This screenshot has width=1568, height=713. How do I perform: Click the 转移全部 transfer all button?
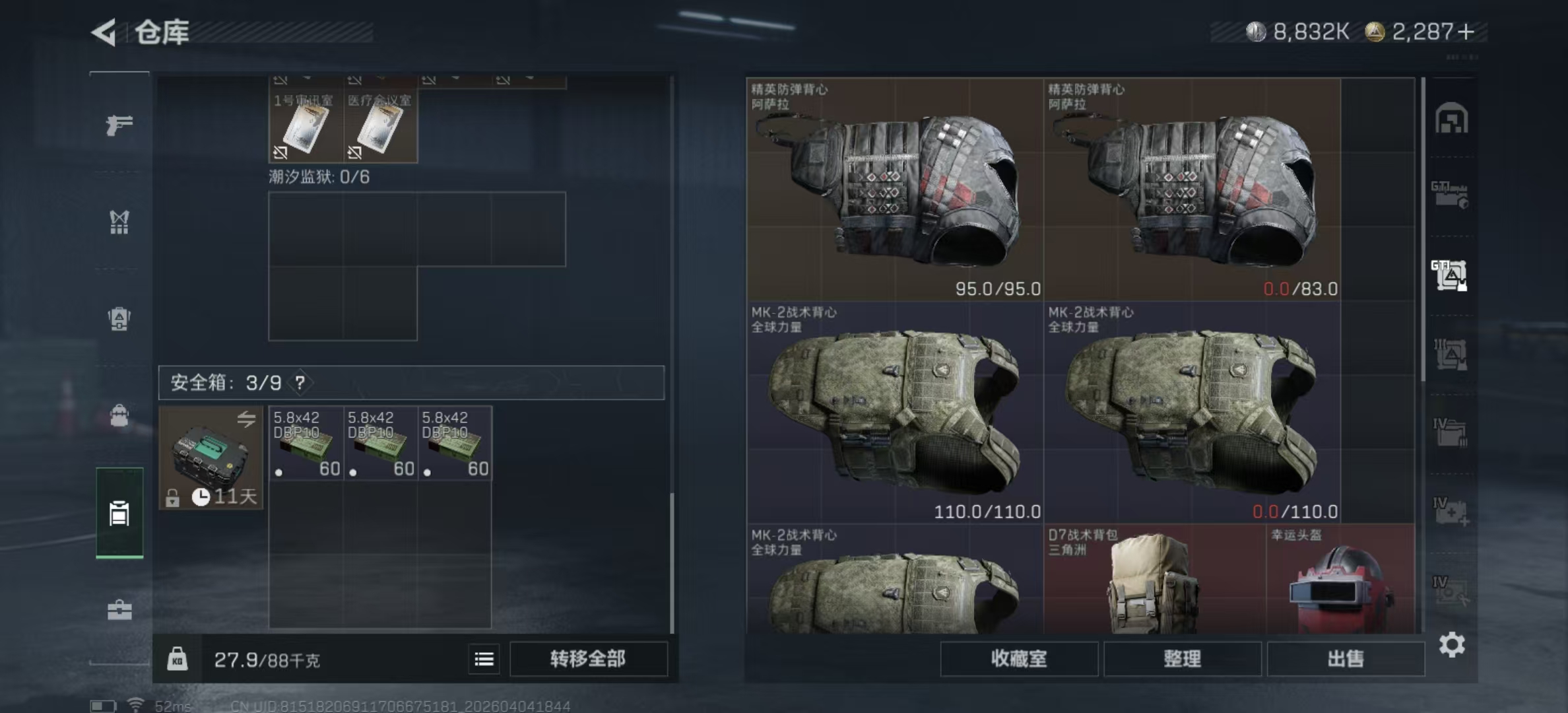(x=588, y=659)
